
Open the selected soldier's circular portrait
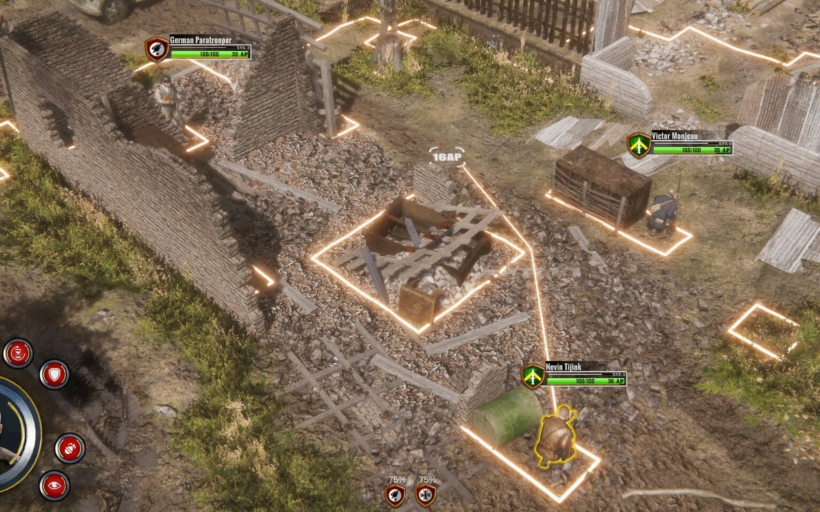click(10, 434)
